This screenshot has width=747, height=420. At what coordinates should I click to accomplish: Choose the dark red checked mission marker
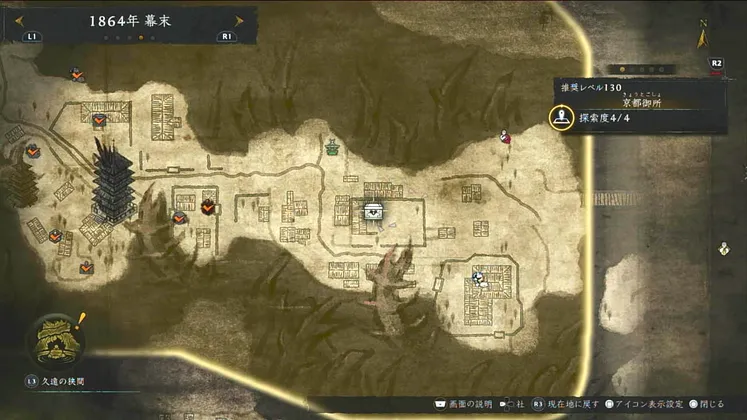coord(208,206)
